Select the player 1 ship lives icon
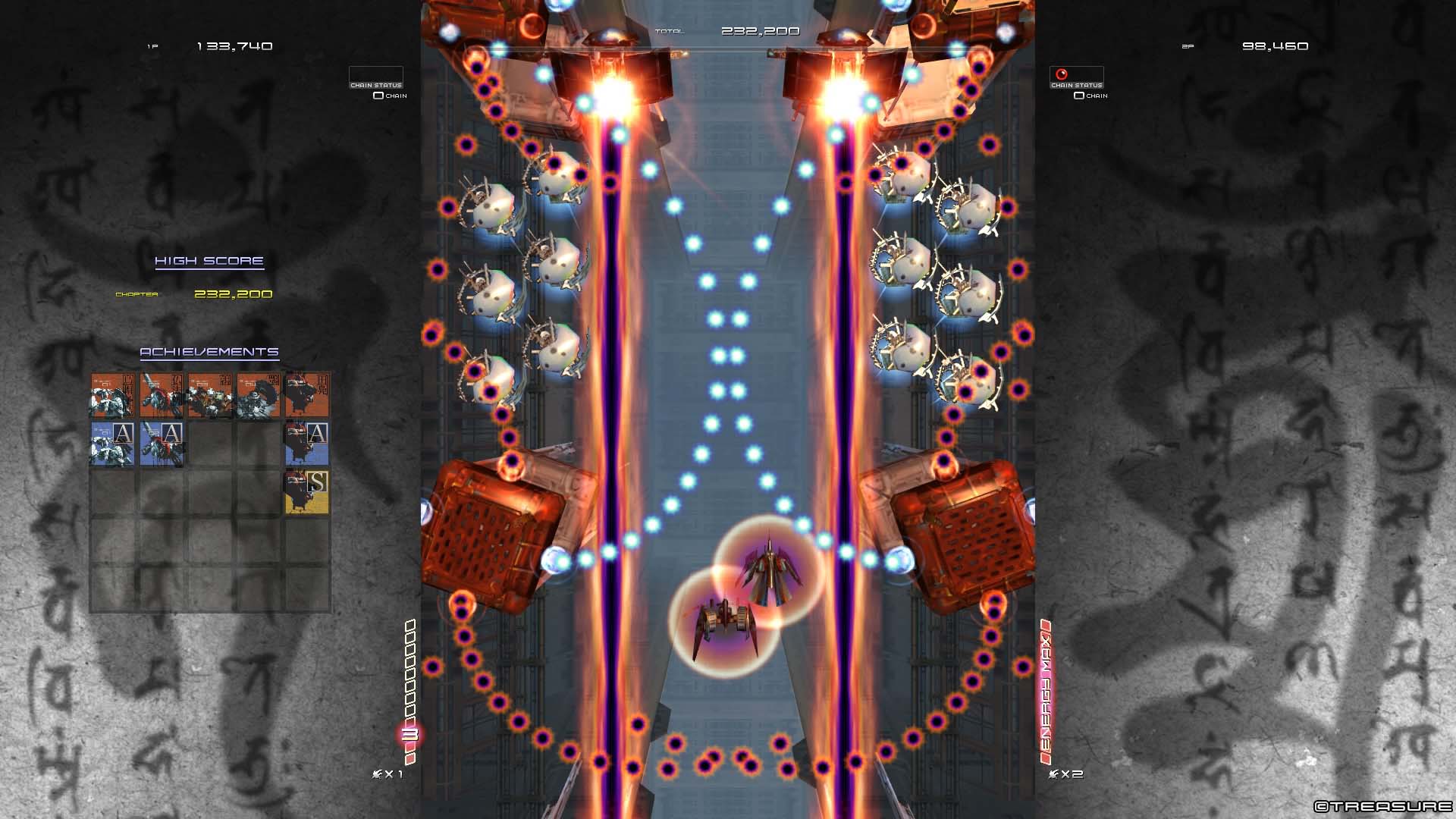Screen dimensions: 1456x819 tap(377, 774)
